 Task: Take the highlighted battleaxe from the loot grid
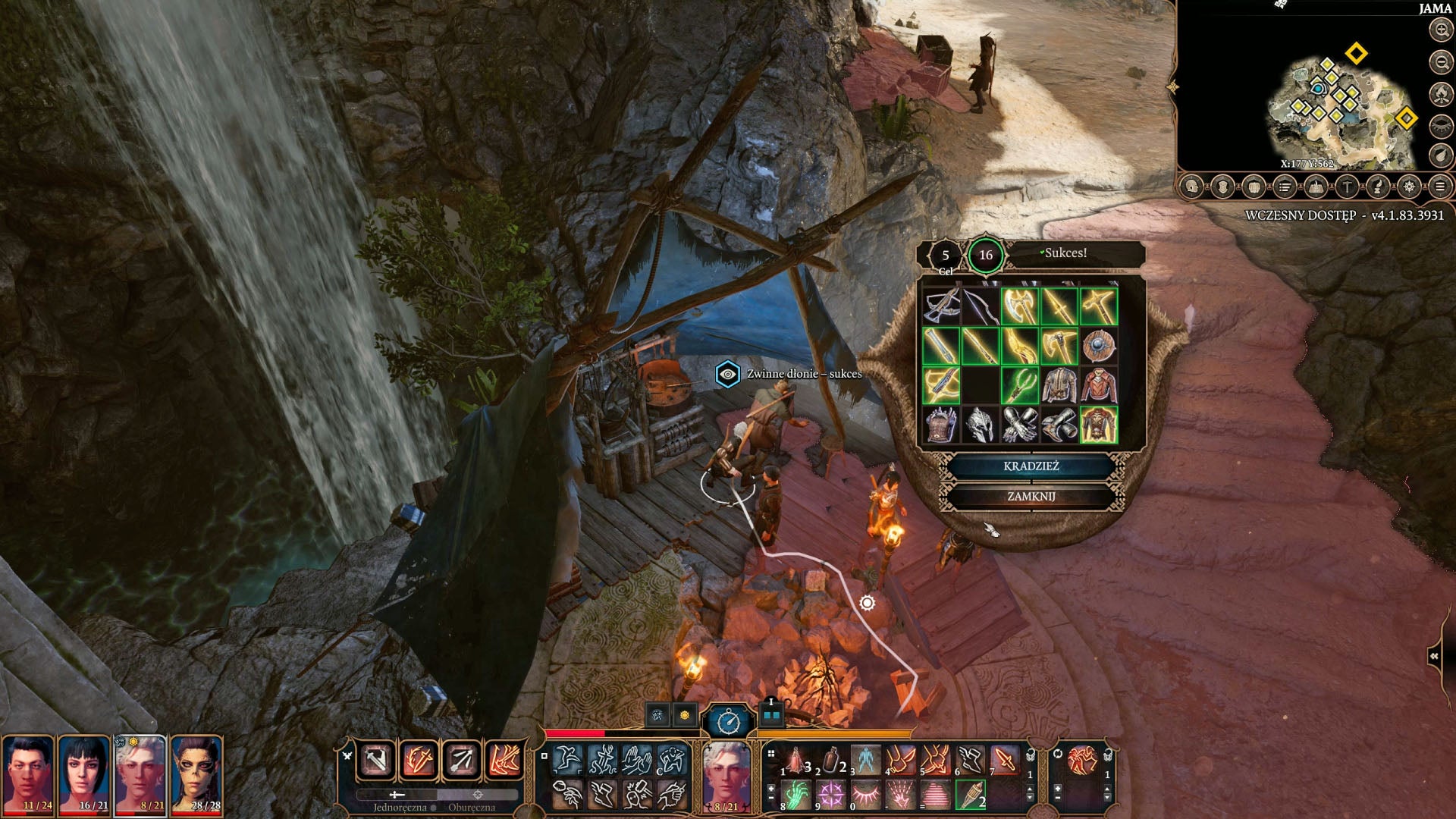(1019, 306)
